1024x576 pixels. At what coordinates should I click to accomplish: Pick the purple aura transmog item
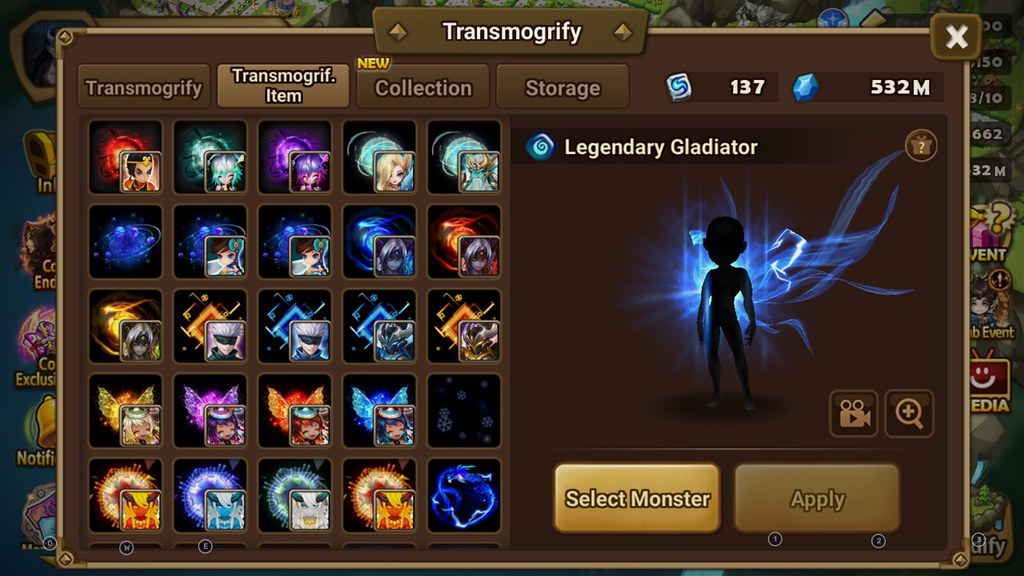pyautogui.click(x=294, y=157)
